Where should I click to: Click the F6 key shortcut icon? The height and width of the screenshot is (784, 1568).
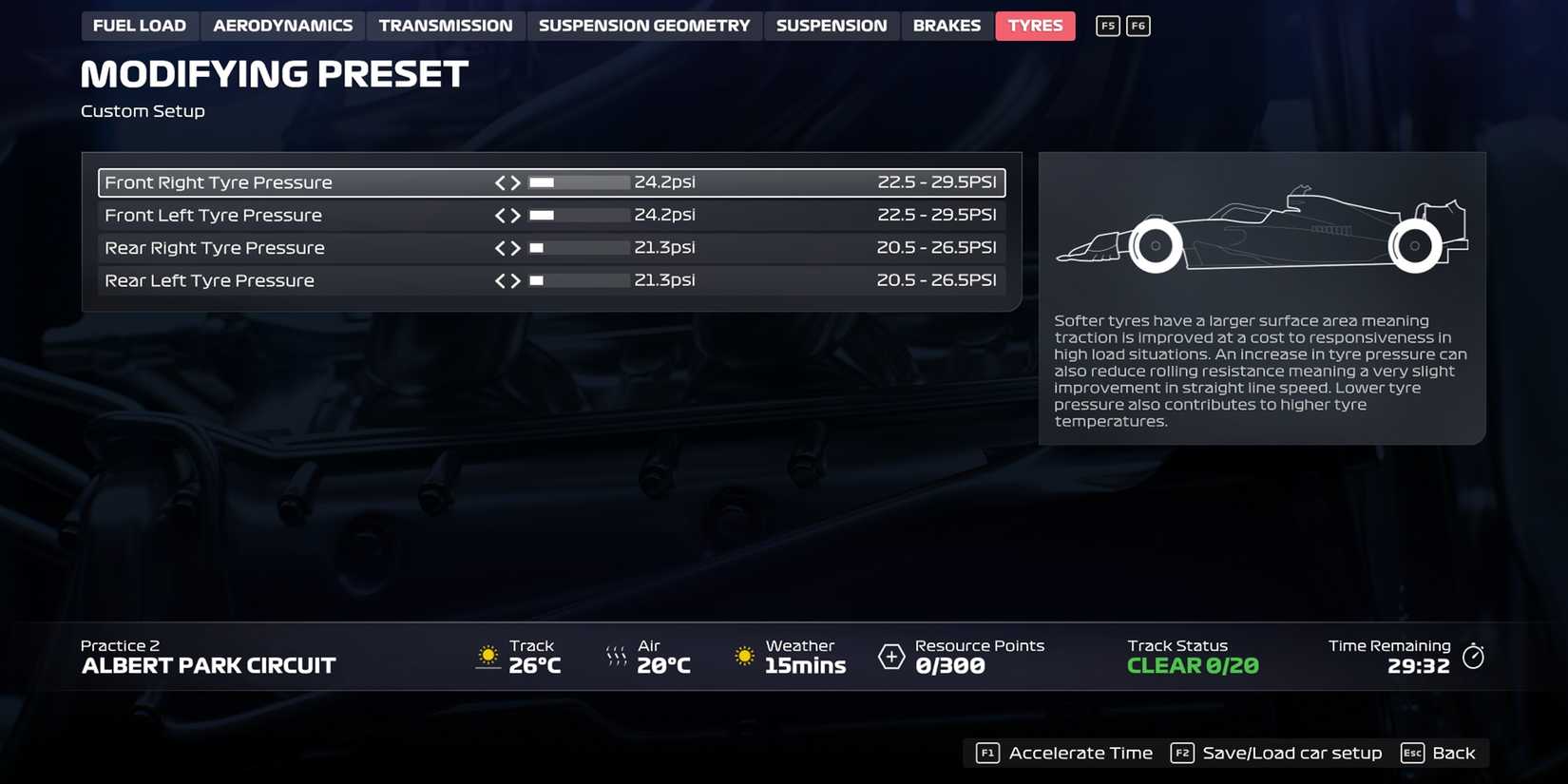point(1138,26)
